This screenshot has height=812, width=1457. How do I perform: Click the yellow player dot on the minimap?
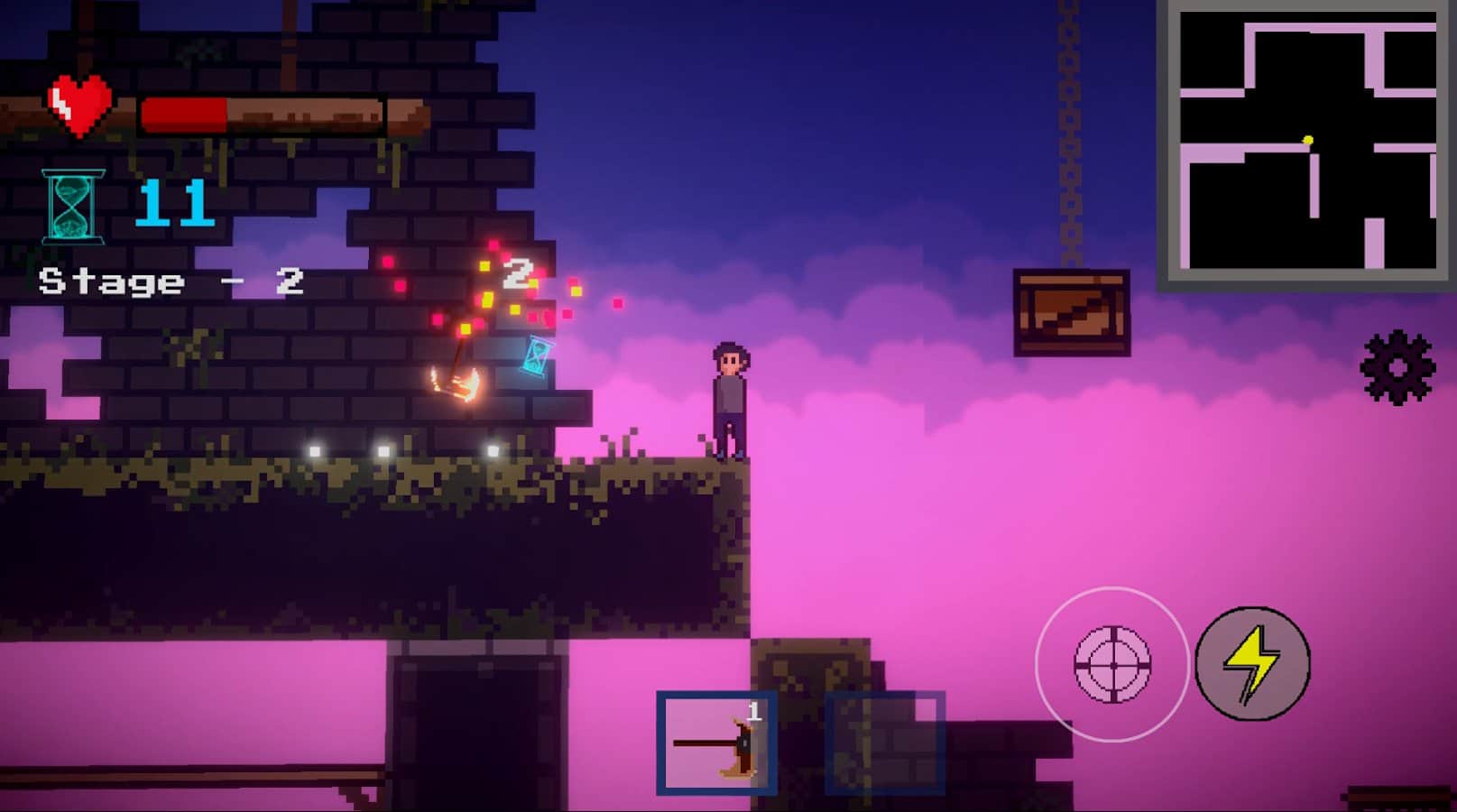click(x=1308, y=140)
